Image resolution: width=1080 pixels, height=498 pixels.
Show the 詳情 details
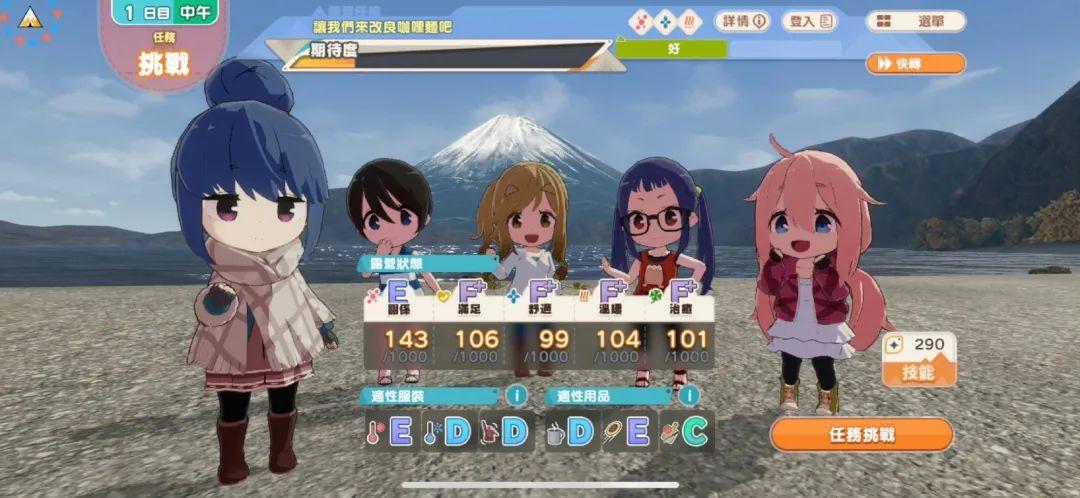741,21
